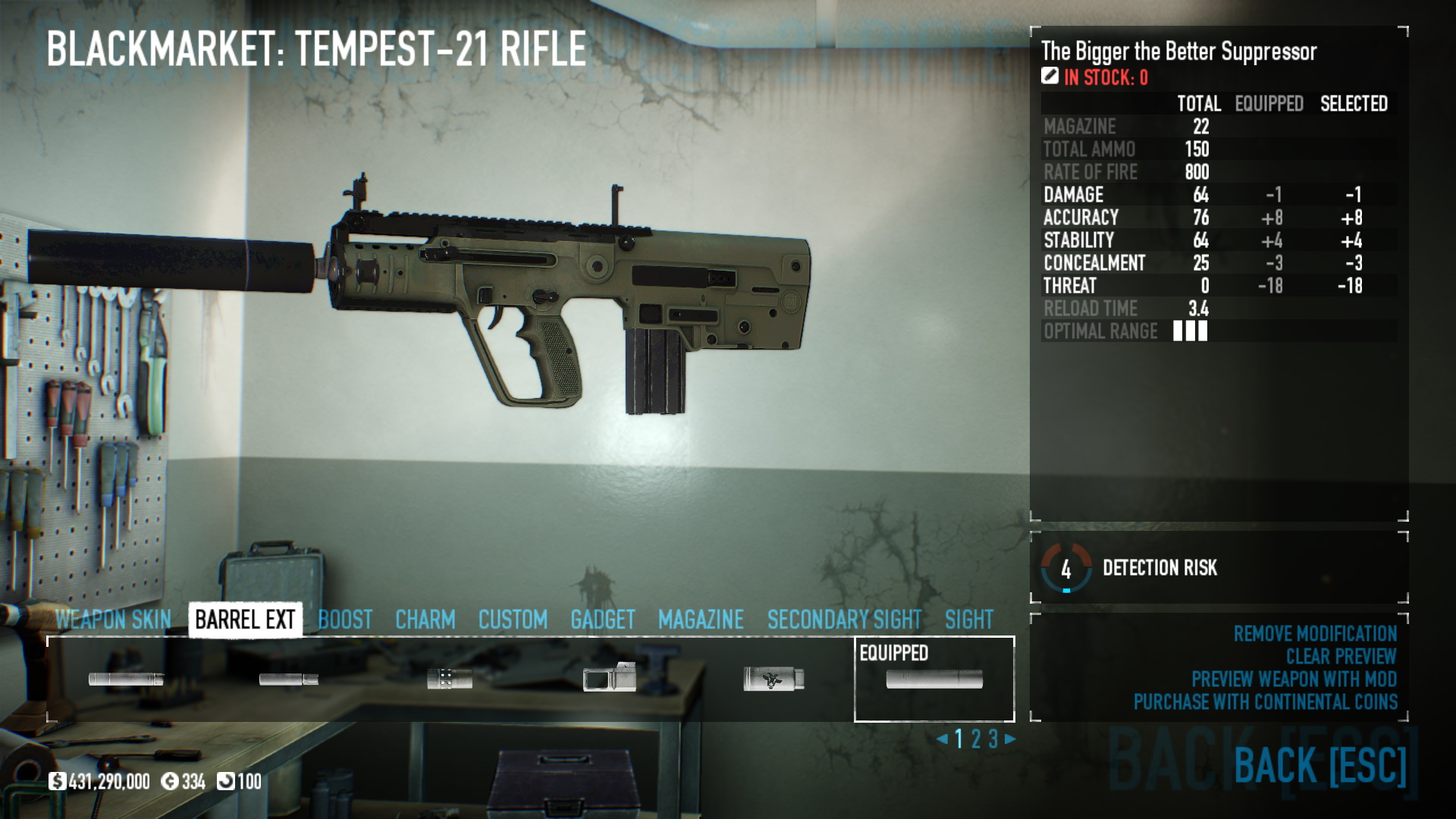Click the suppressor pictogram next to IN STOCK
This screenshot has height=819, width=1456.
pyautogui.click(x=1049, y=76)
